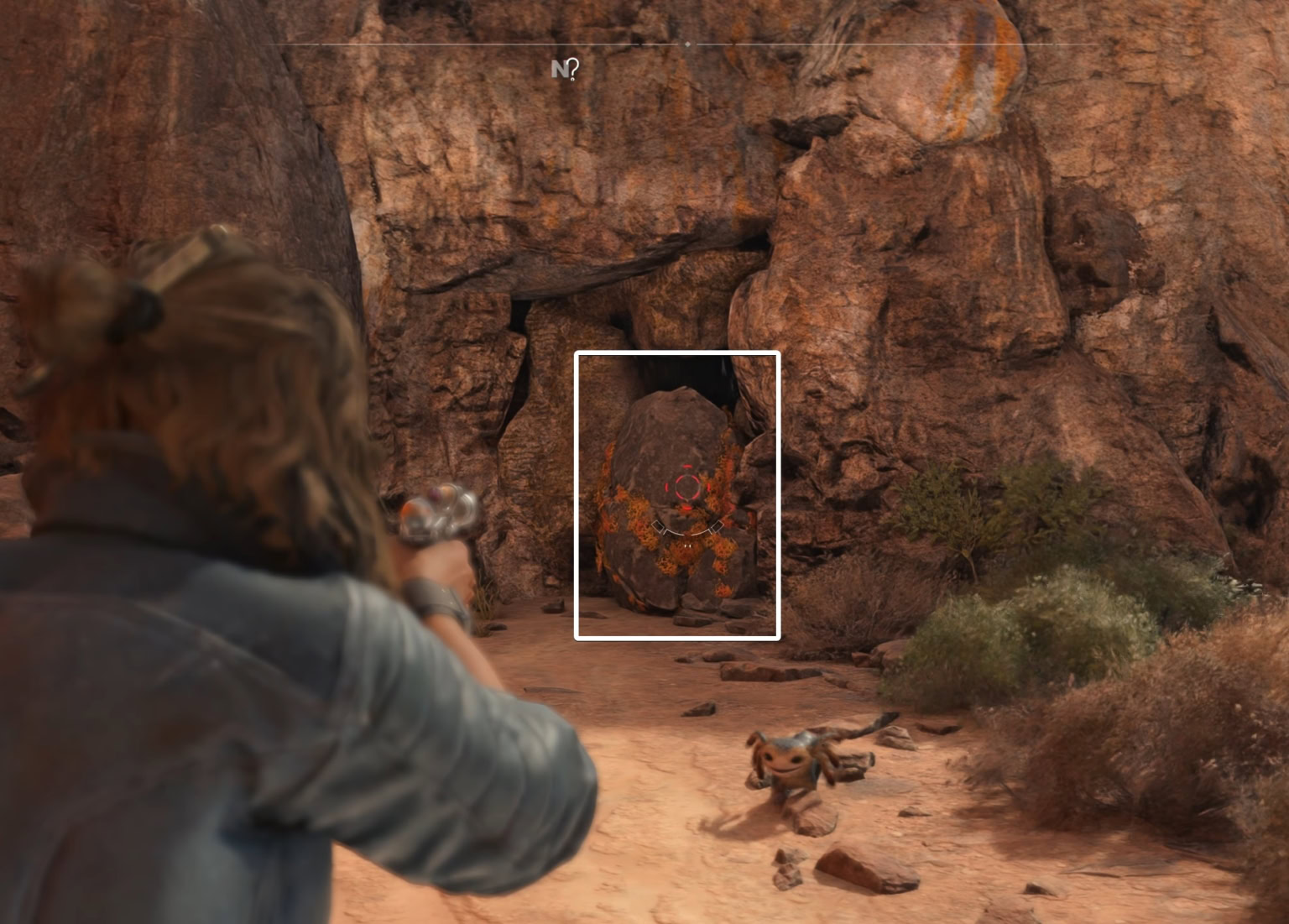This screenshot has height=924, width=1289.
Task: Click the red targeting reticle
Action: click(688, 487)
